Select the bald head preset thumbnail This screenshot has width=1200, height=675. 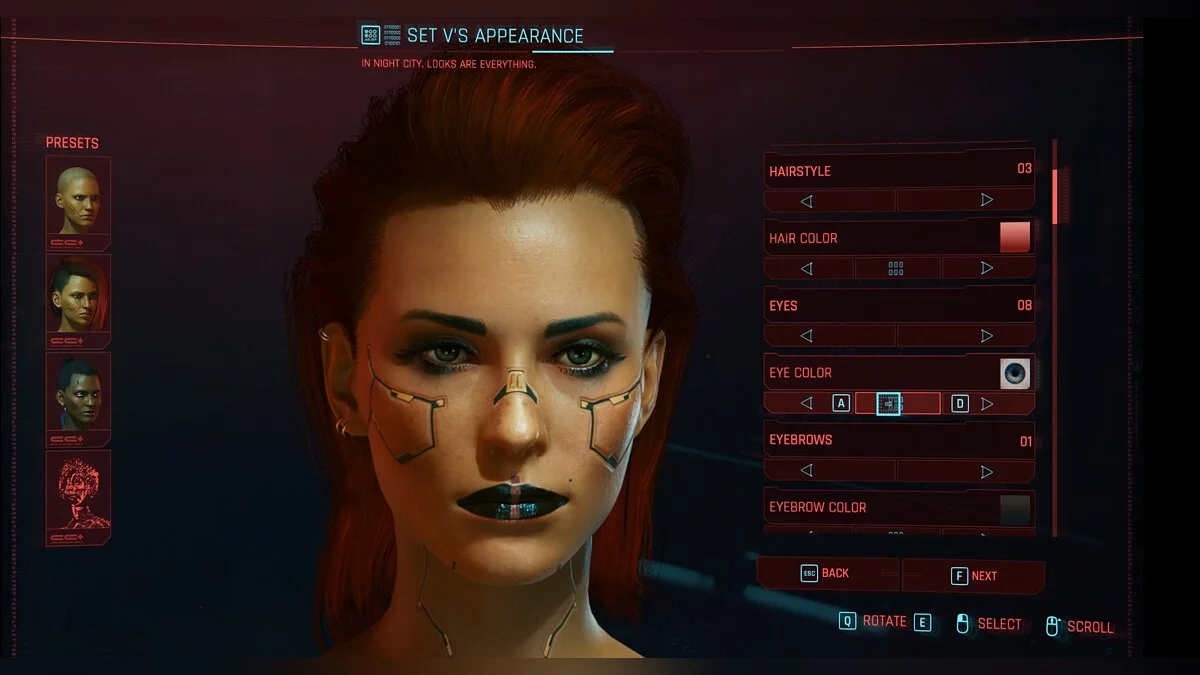pyautogui.click(x=78, y=200)
